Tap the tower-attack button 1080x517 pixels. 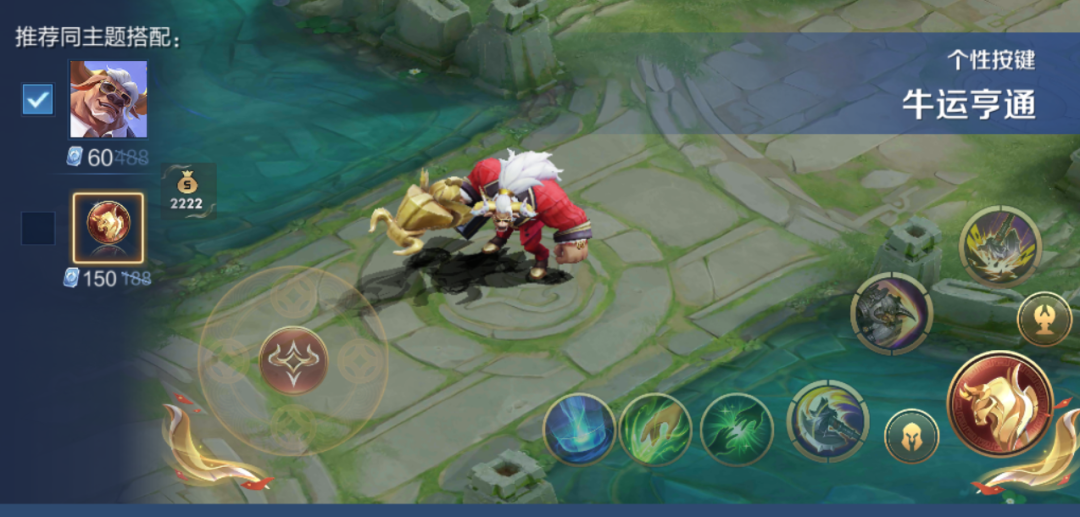pyautogui.click(x=1044, y=320)
